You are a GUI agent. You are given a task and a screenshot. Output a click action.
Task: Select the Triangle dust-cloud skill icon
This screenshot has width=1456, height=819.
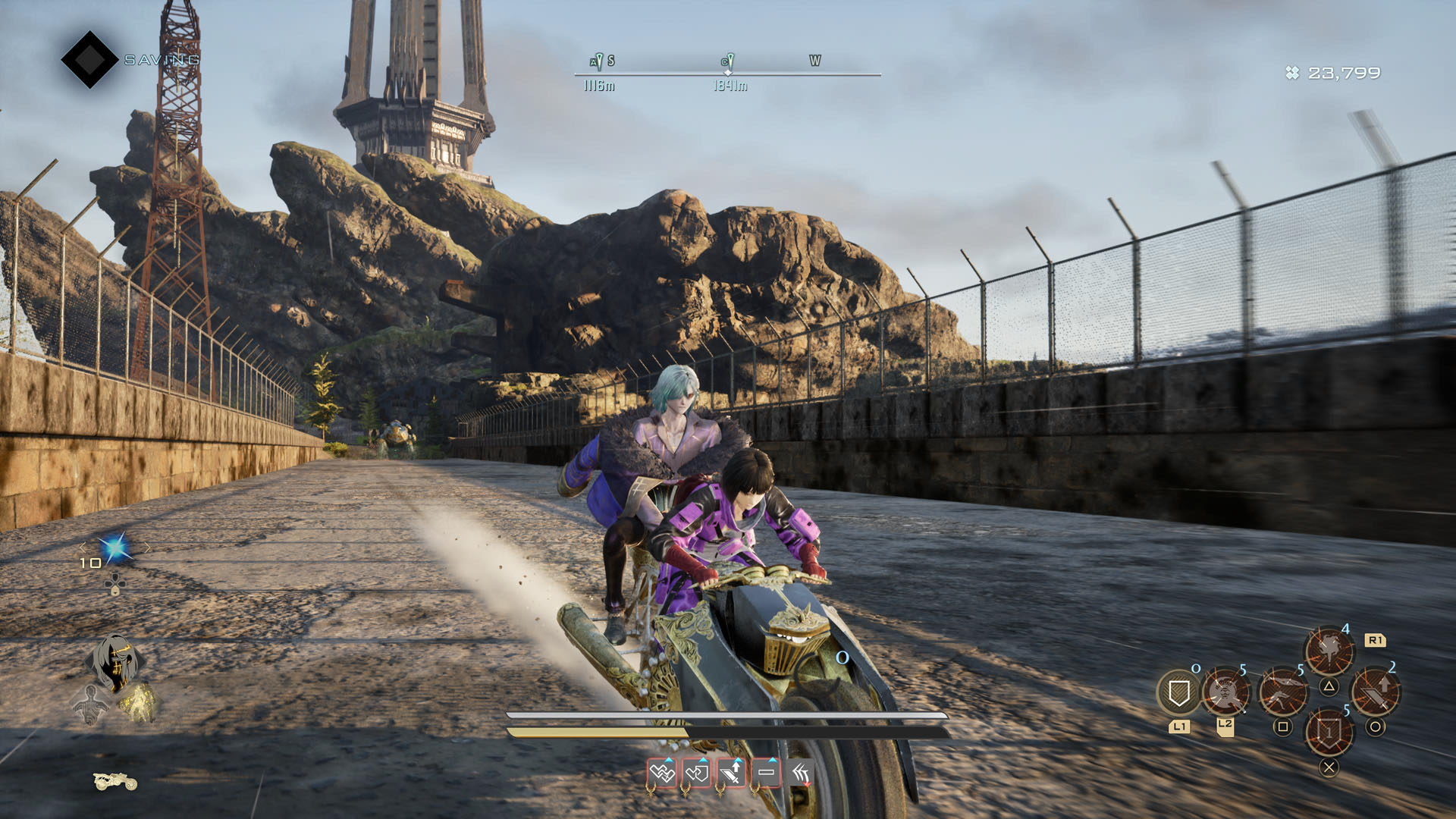coord(1329,648)
